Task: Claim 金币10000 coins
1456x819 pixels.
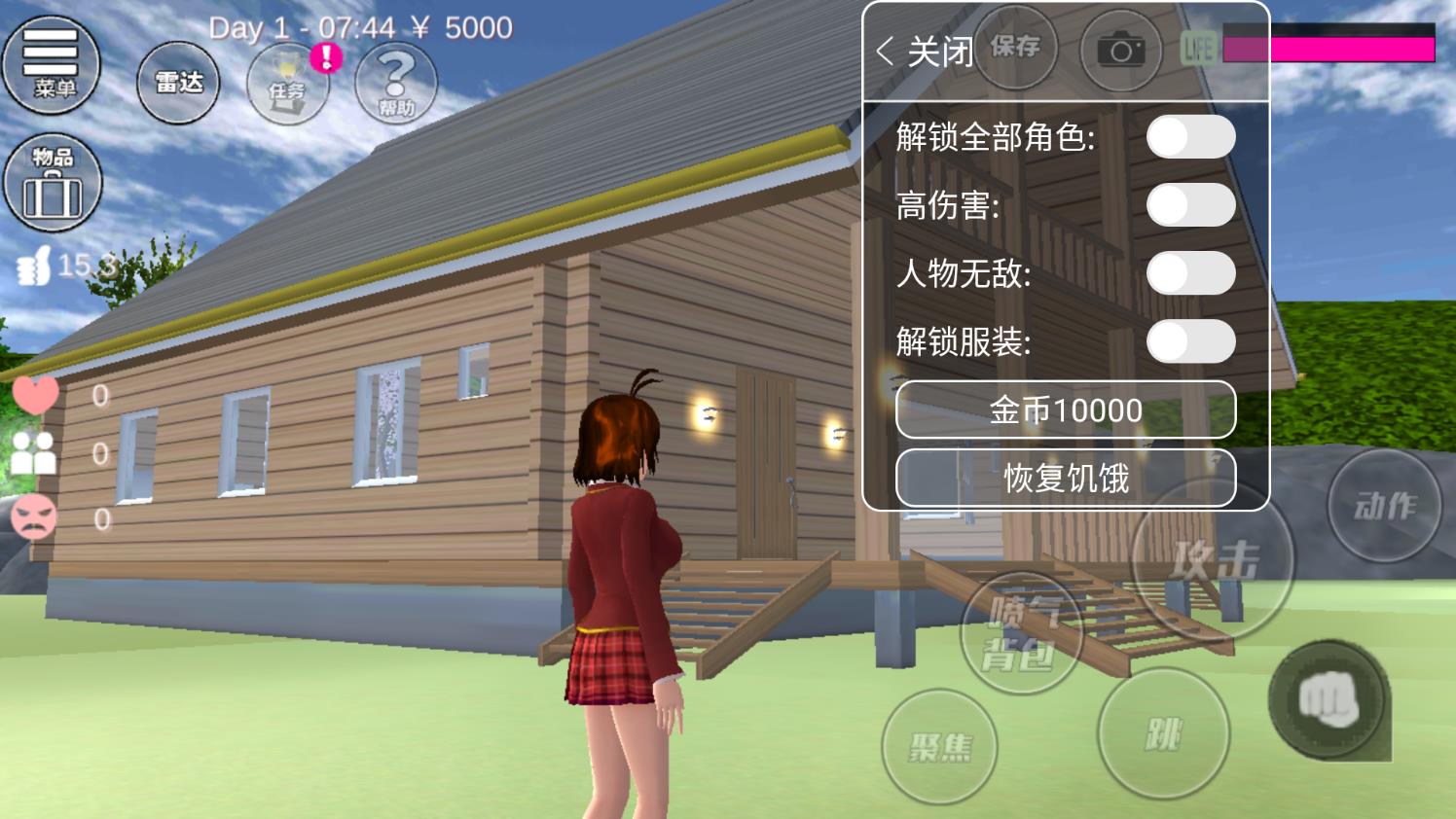Action: pyautogui.click(x=1064, y=410)
